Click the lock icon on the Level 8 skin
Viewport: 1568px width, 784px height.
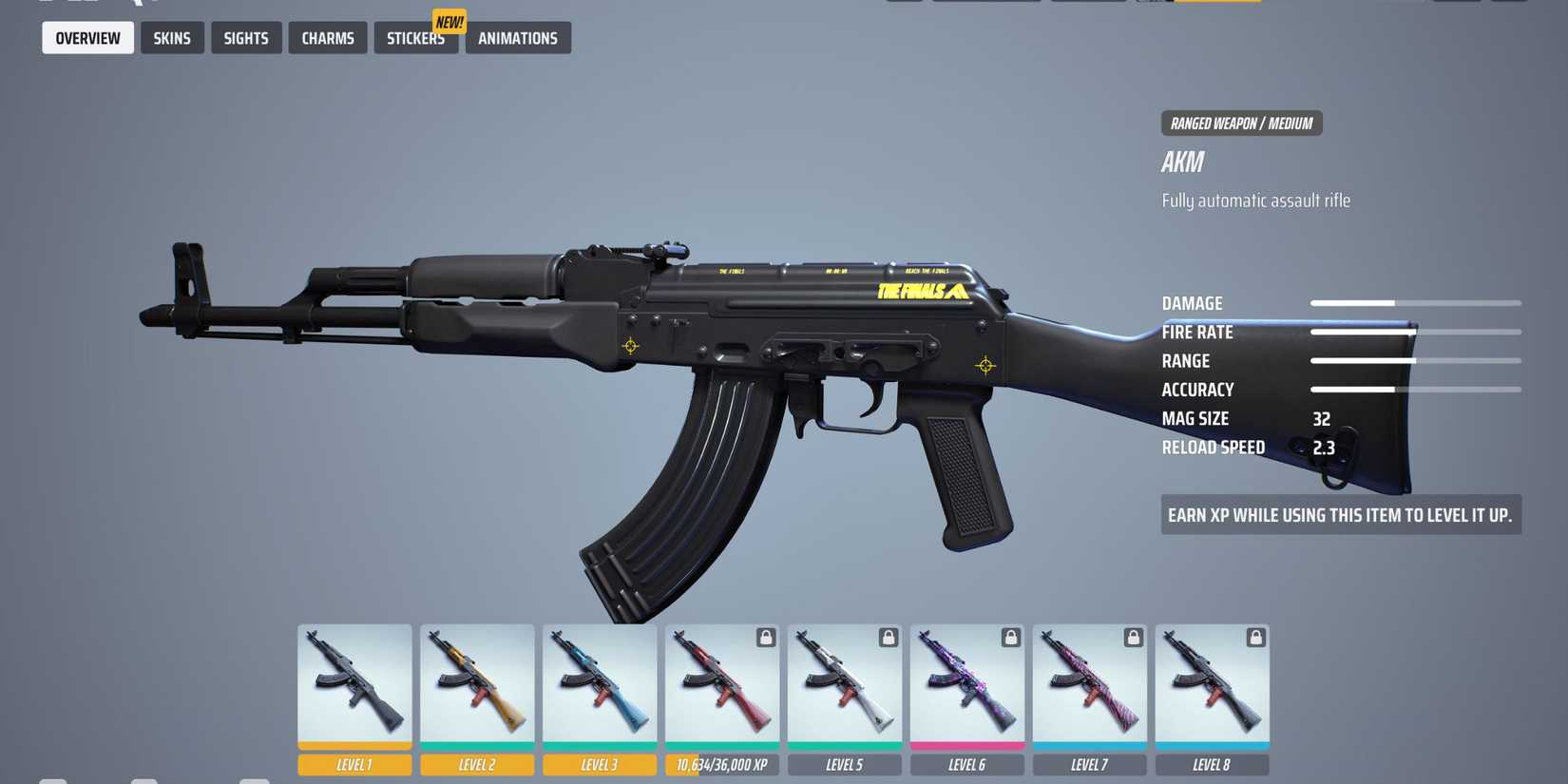(x=1256, y=638)
